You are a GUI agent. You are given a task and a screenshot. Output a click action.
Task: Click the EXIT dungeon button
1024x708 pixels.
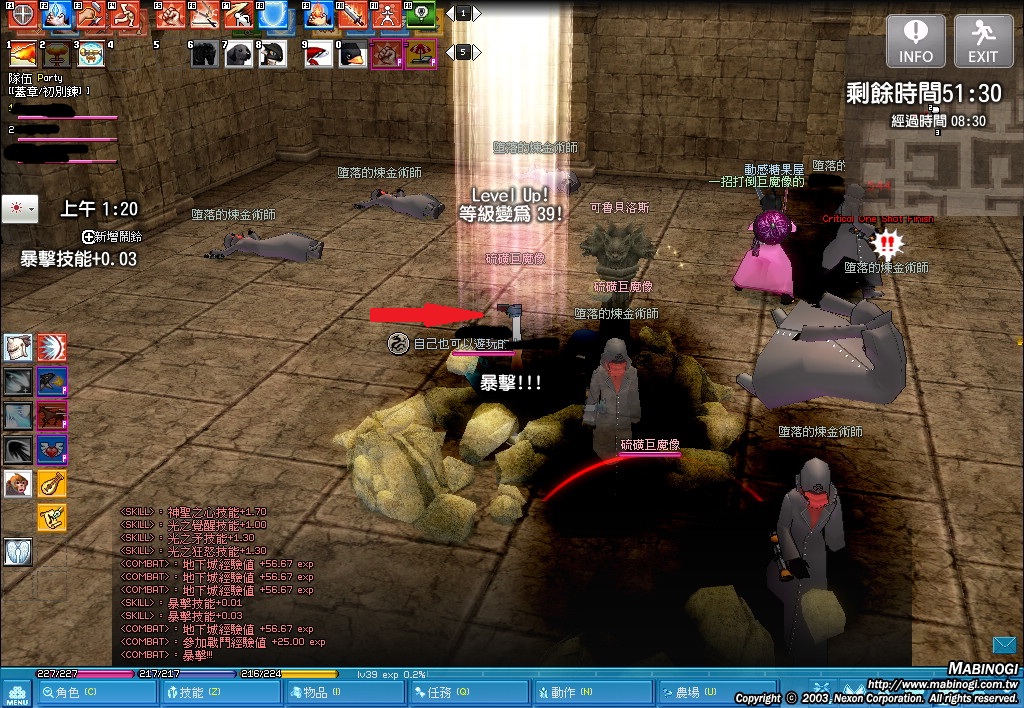(983, 41)
